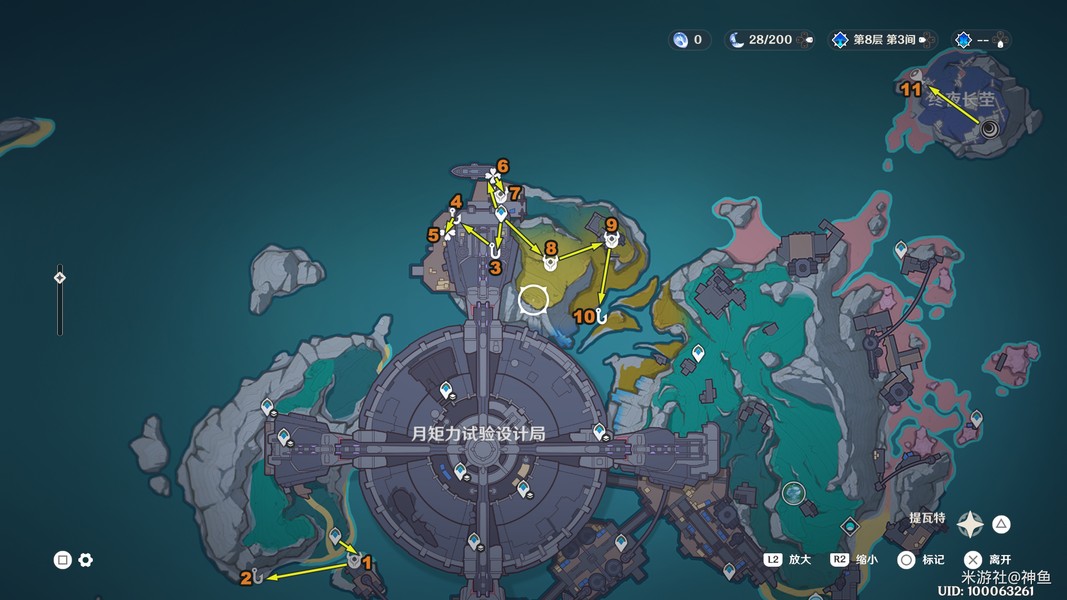Open the map settings gear

pos(86,560)
